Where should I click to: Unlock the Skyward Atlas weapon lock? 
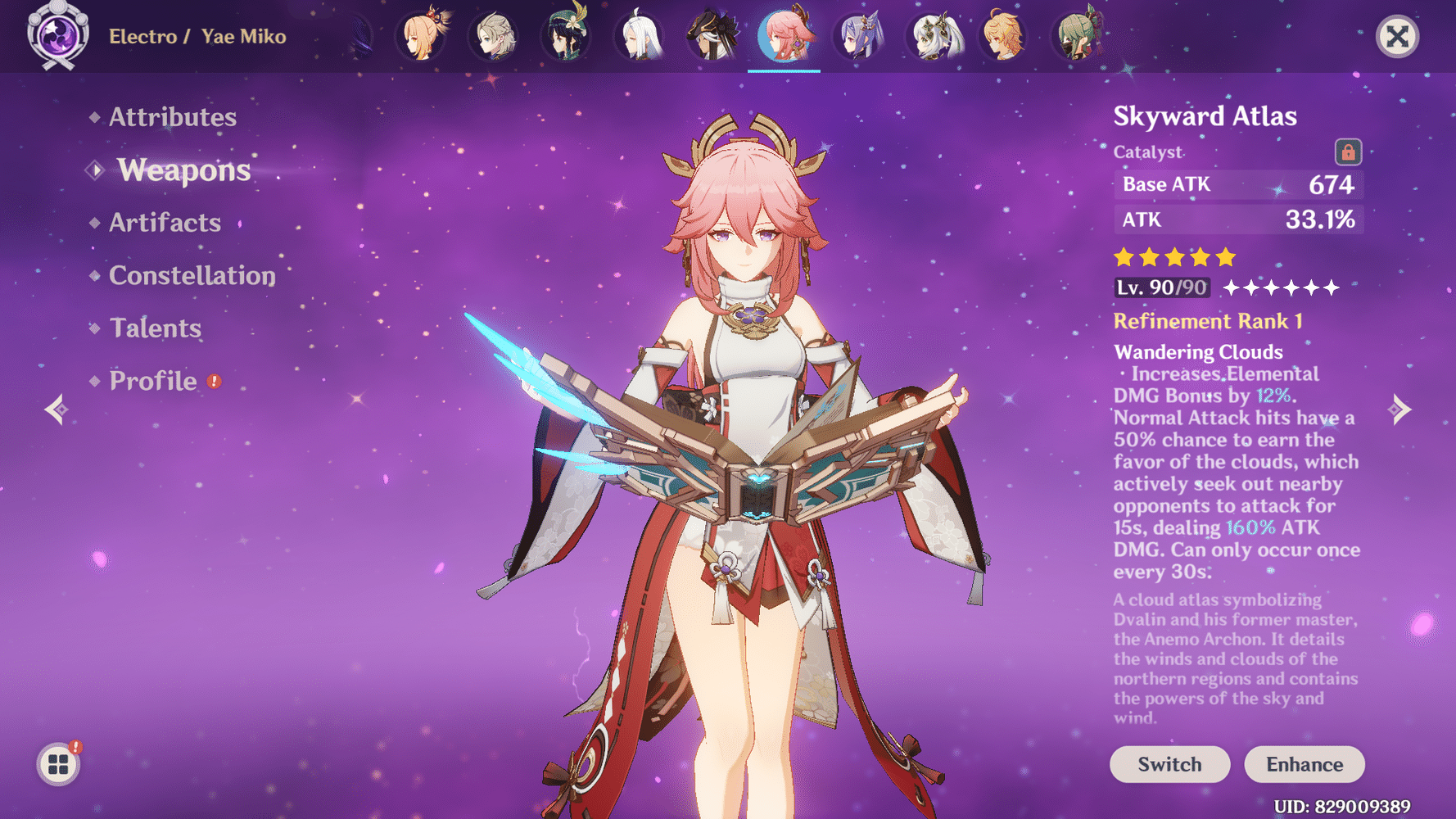click(x=1347, y=152)
